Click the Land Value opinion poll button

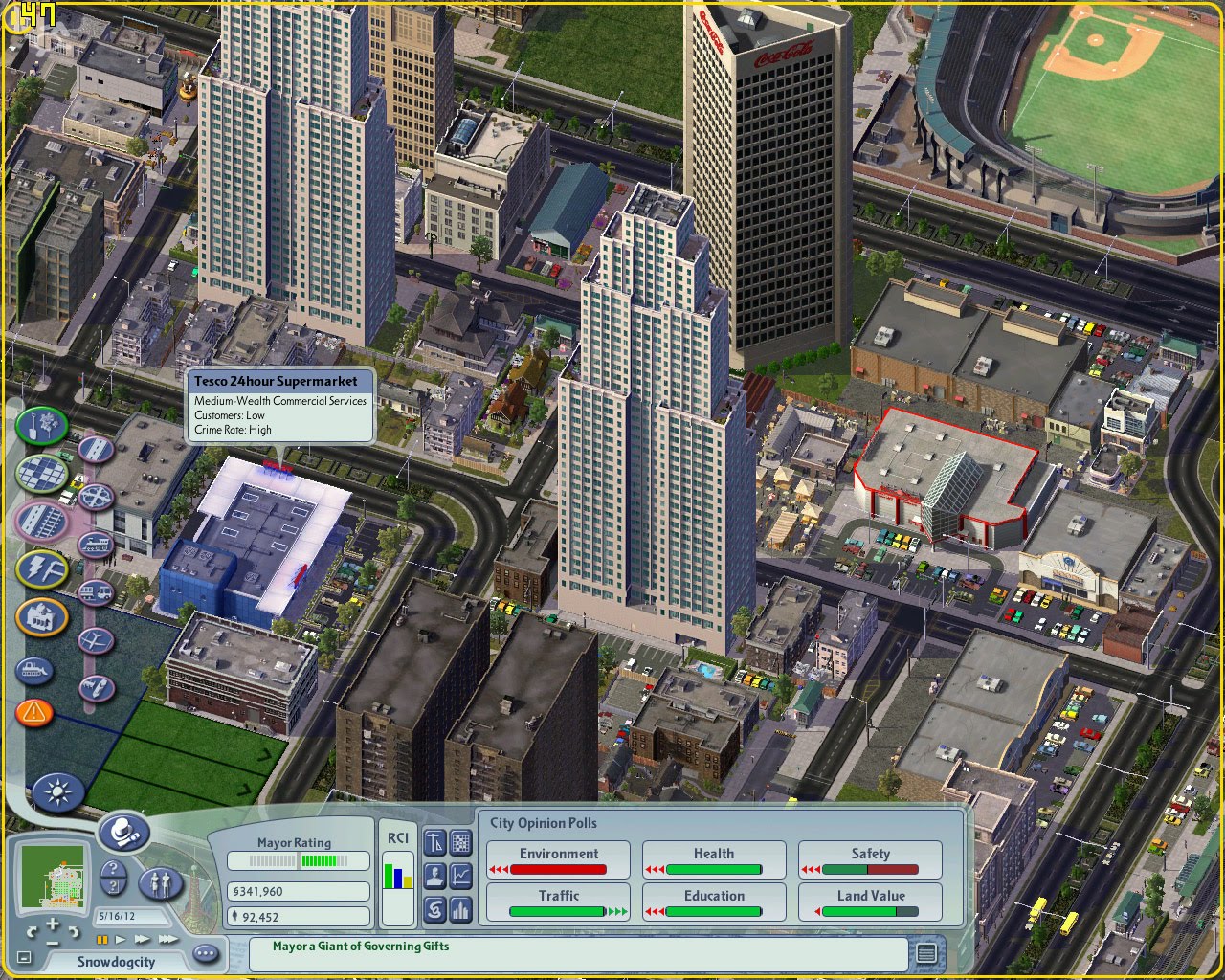pyautogui.click(x=869, y=902)
